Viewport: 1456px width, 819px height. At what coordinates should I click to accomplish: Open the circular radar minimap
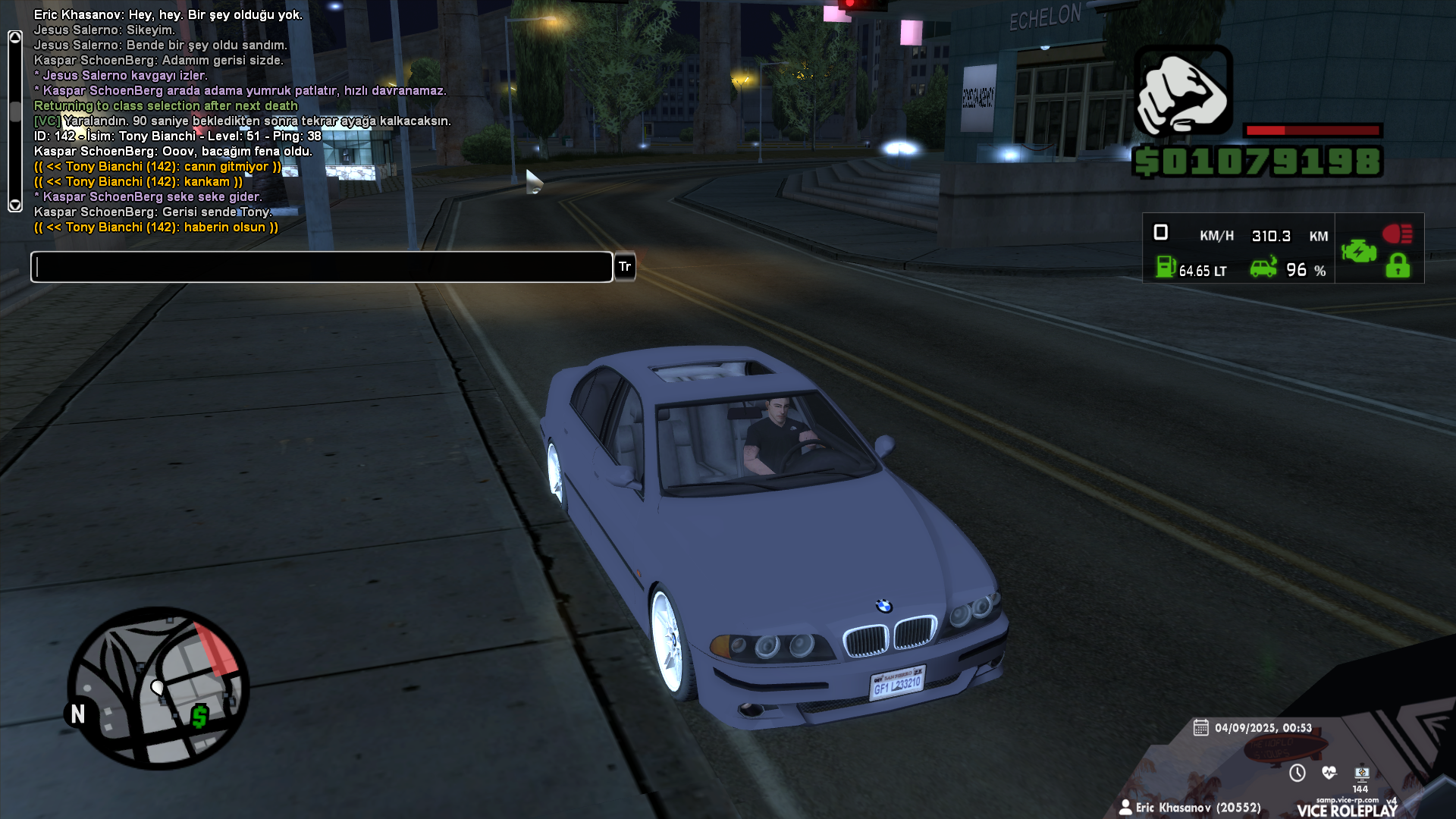(x=158, y=689)
